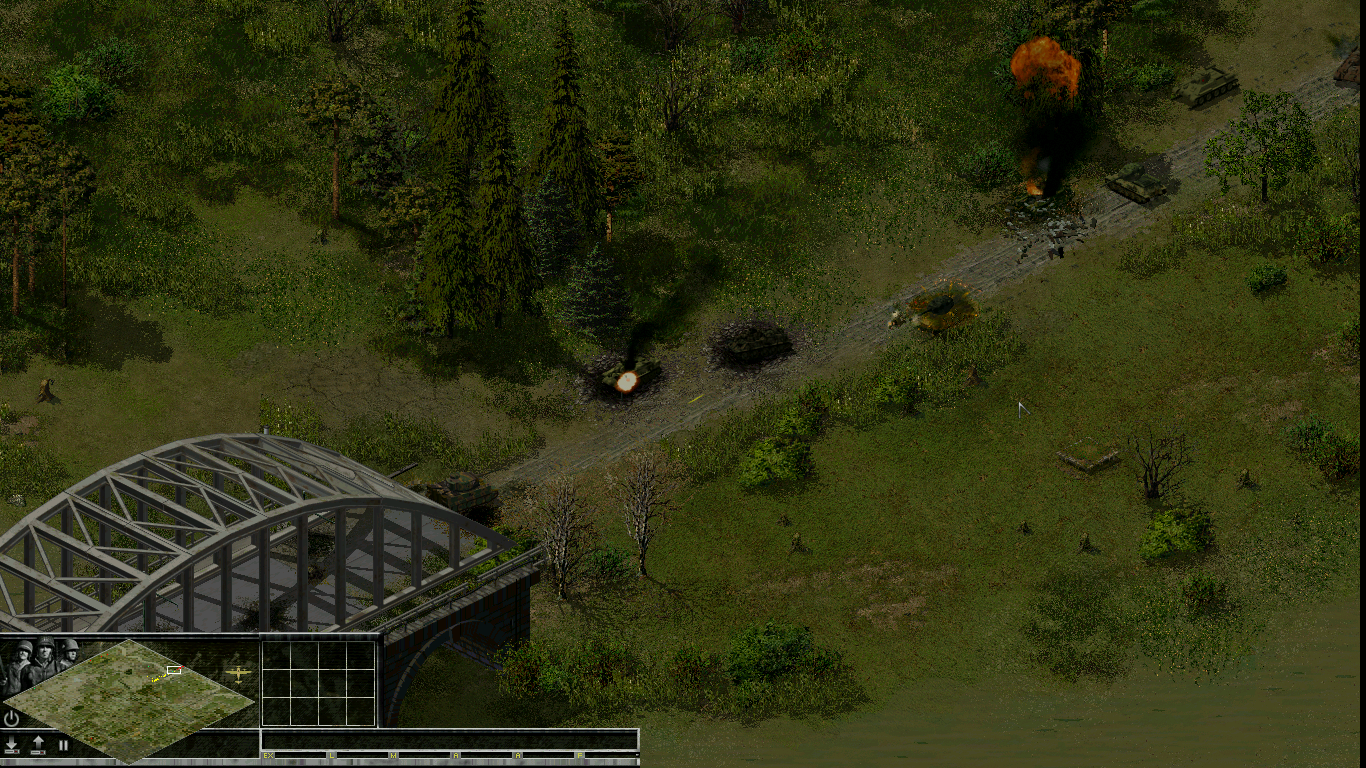1366x768 pixels.
Task: Click the power button icon
Action: (x=11, y=718)
